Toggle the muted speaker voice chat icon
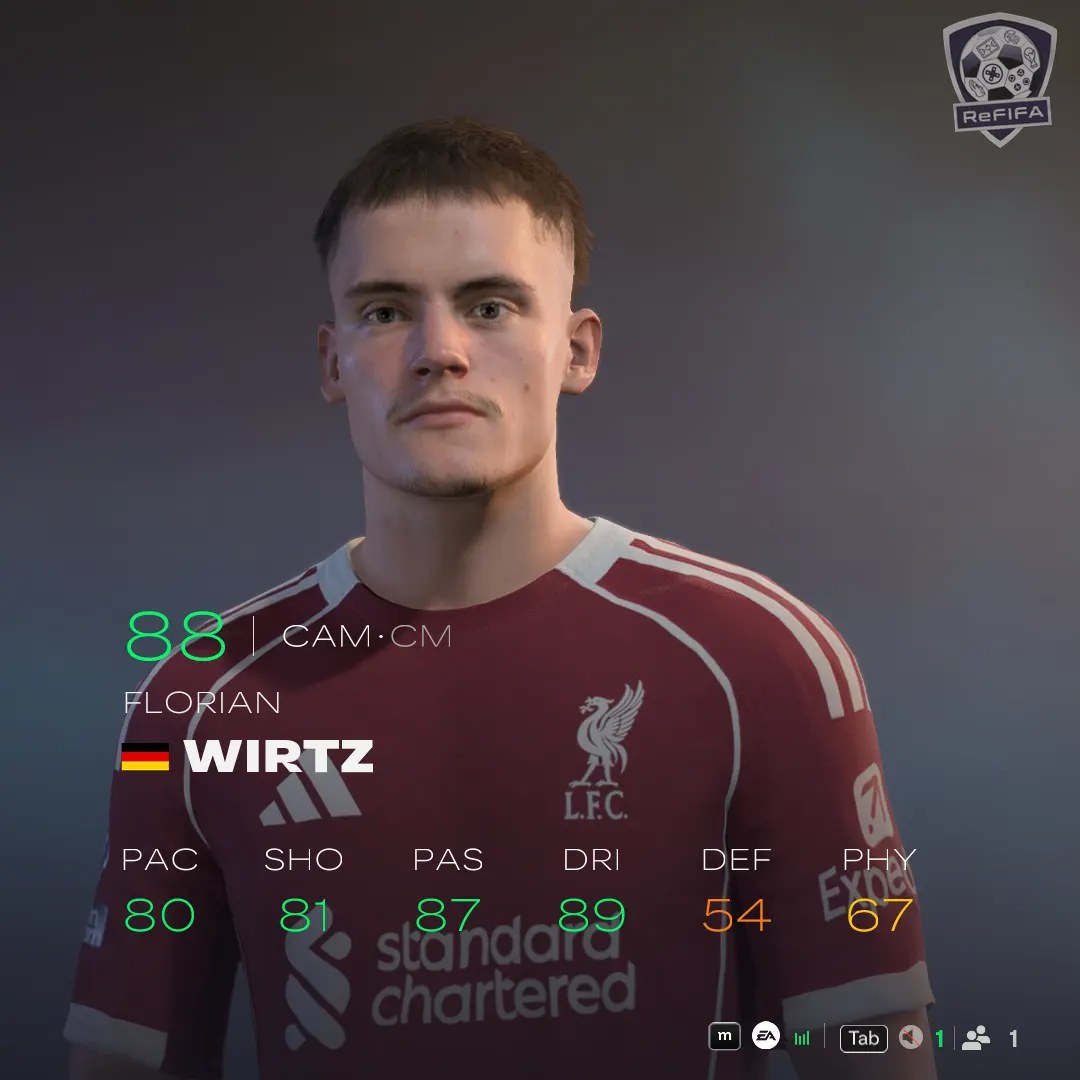Screen dimensions: 1080x1080 click(910, 1038)
